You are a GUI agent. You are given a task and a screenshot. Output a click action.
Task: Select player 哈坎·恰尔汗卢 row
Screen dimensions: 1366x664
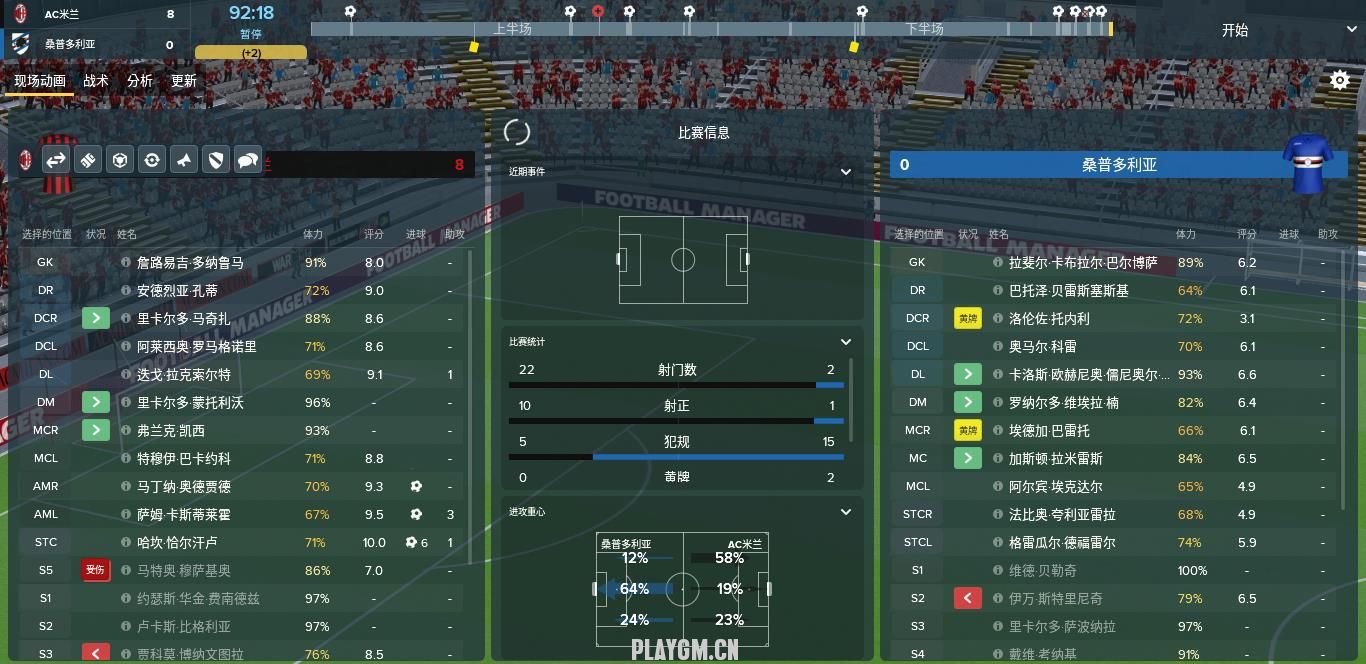(x=177, y=542)
